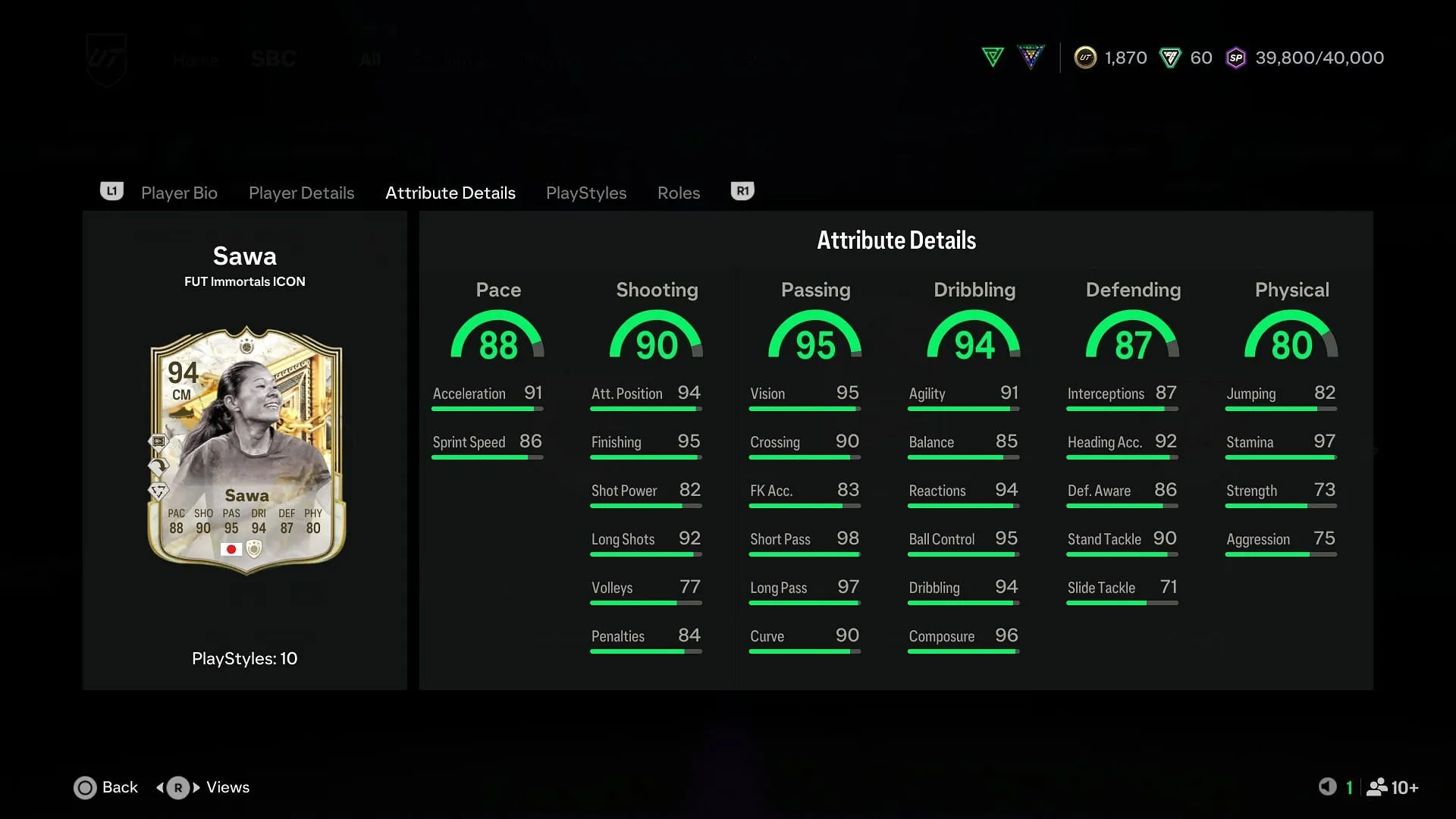Open the Views switcher with the R button
The height and width of the screenshot is (819, 1456).
177,788
